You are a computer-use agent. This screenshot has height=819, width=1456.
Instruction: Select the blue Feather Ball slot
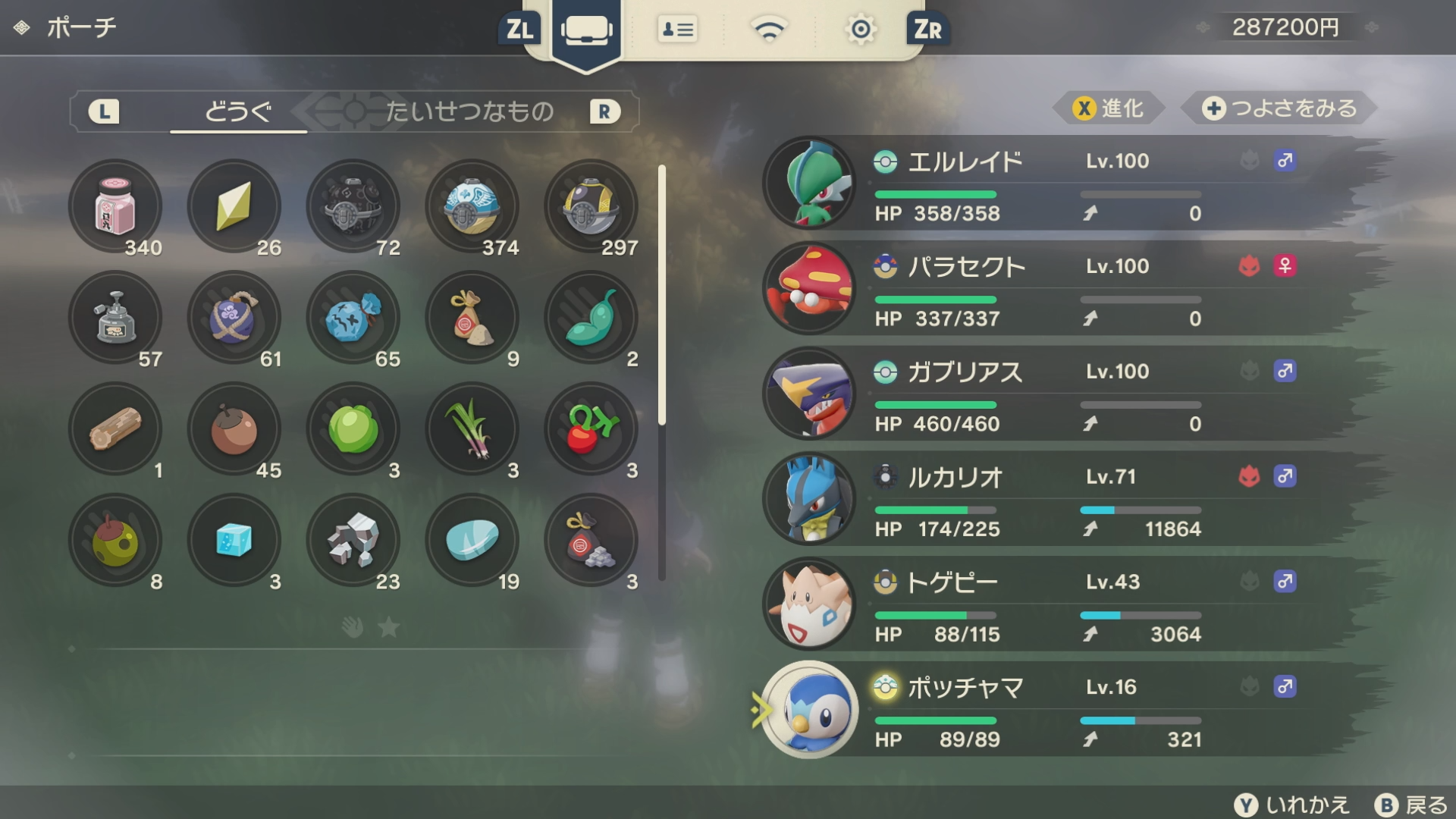472,206
